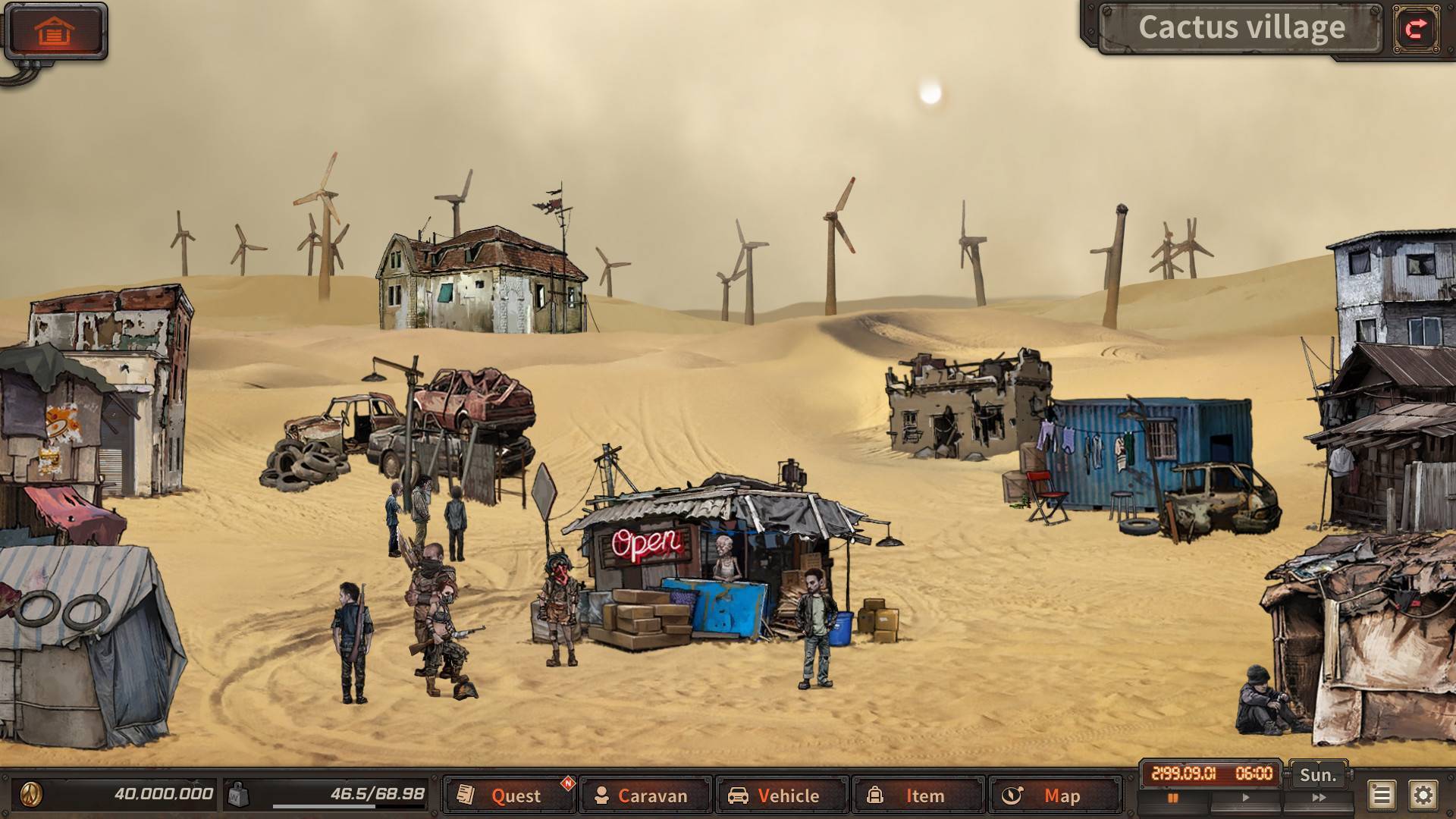Screen dimensions: 1456x819
Task: Pause the game time
Action: (1173, 798)
